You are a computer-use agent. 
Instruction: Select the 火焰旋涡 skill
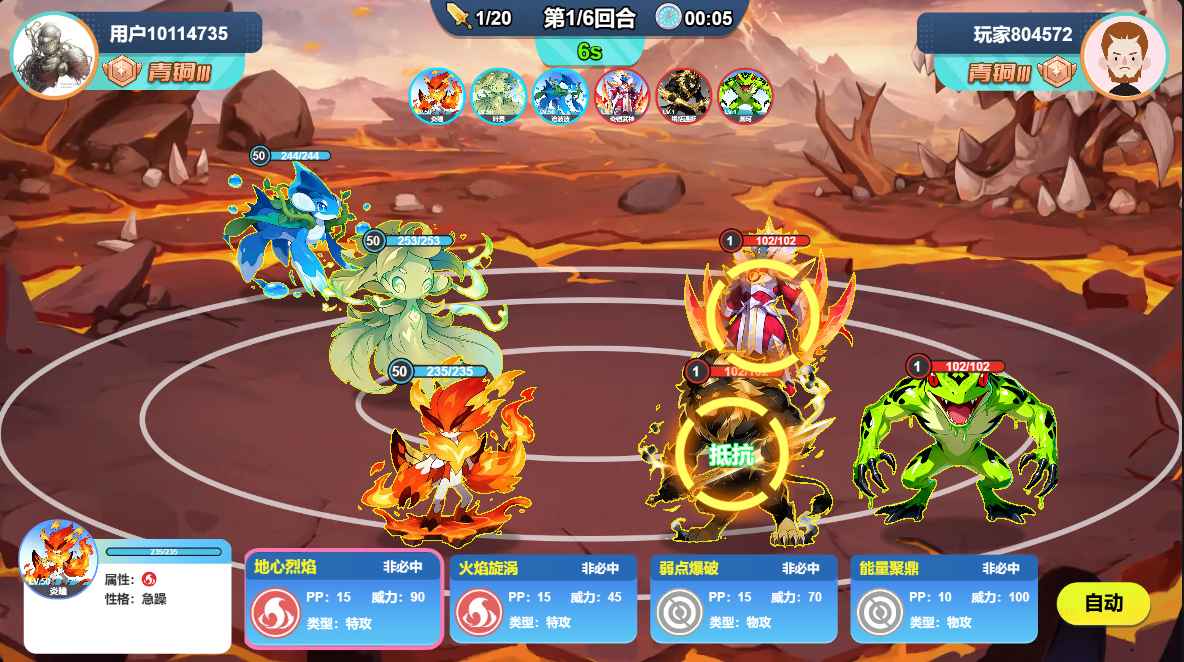(x=543, y=598)
